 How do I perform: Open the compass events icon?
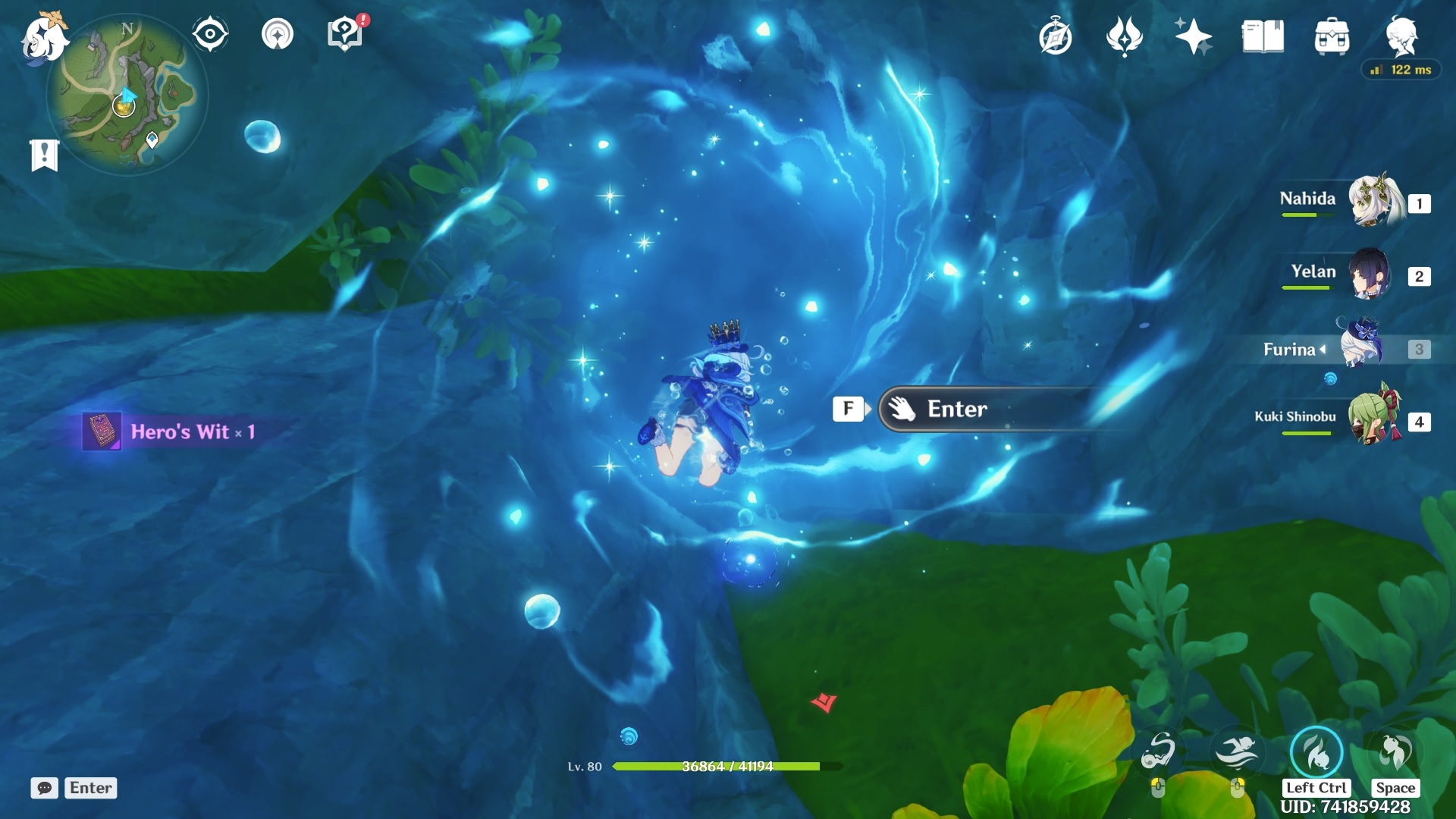point(1056,36)
